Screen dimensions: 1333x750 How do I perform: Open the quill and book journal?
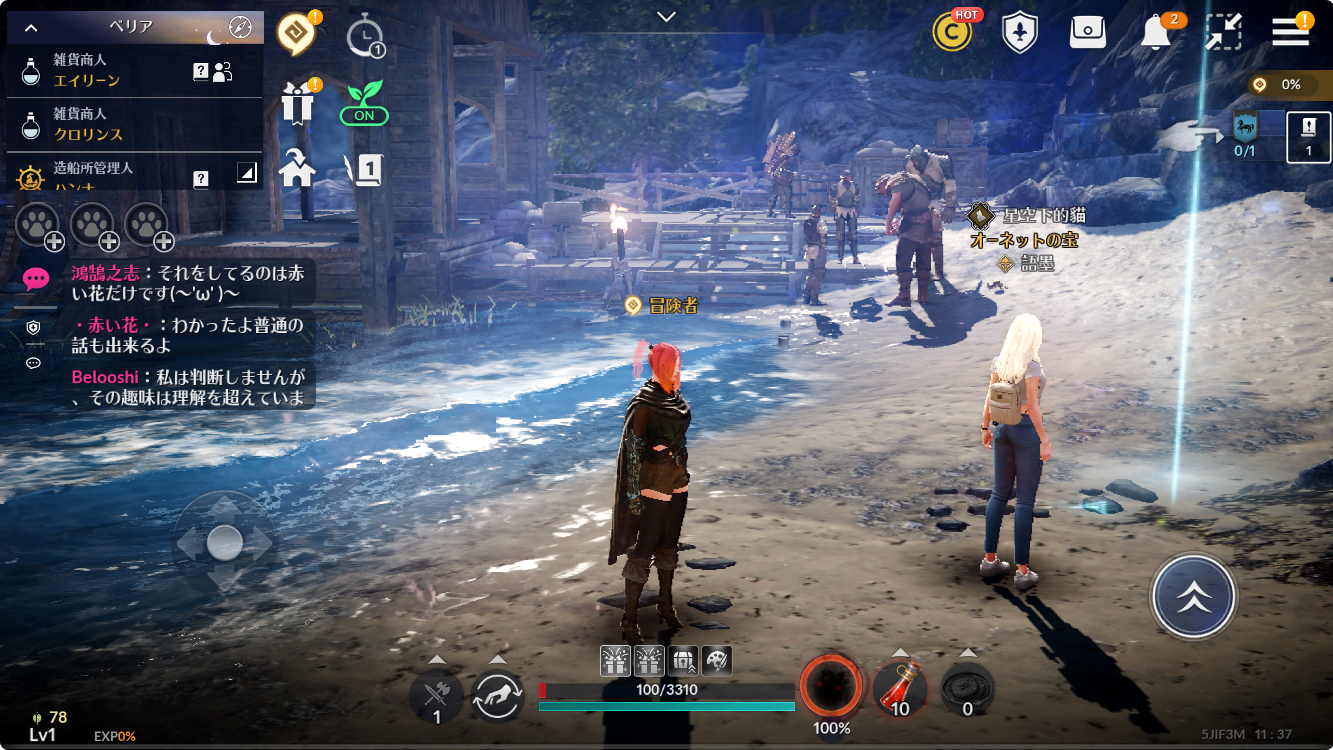click(364, 169)
